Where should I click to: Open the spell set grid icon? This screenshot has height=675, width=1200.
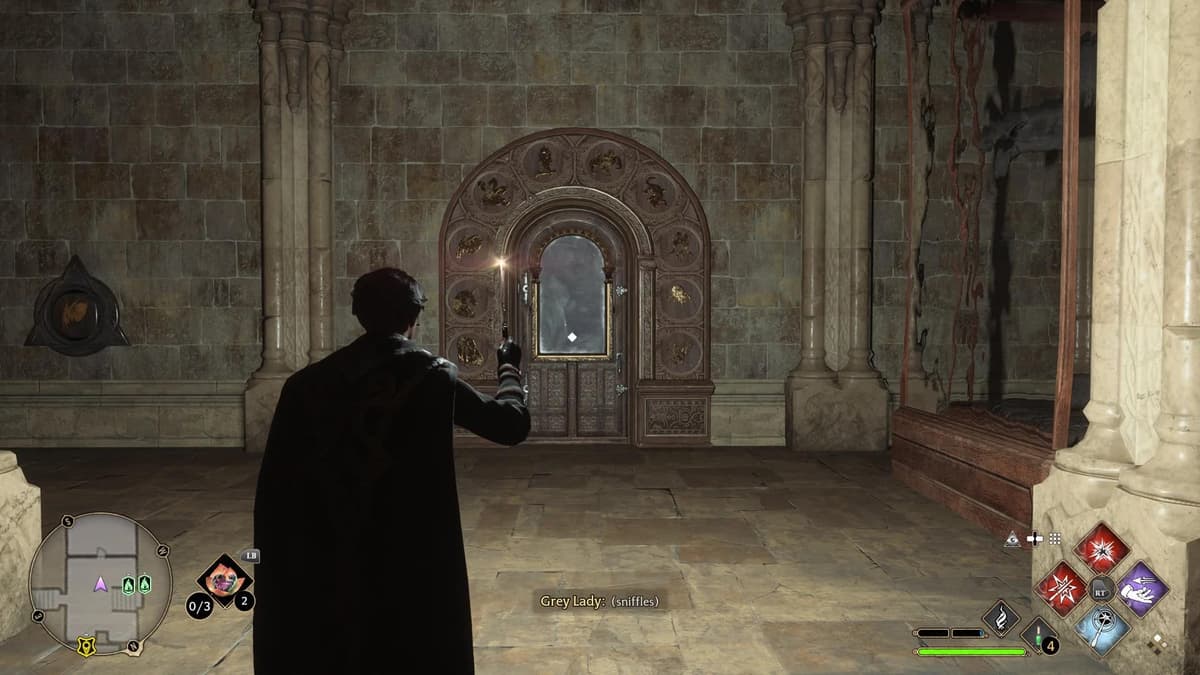[x=1055, y=539]
